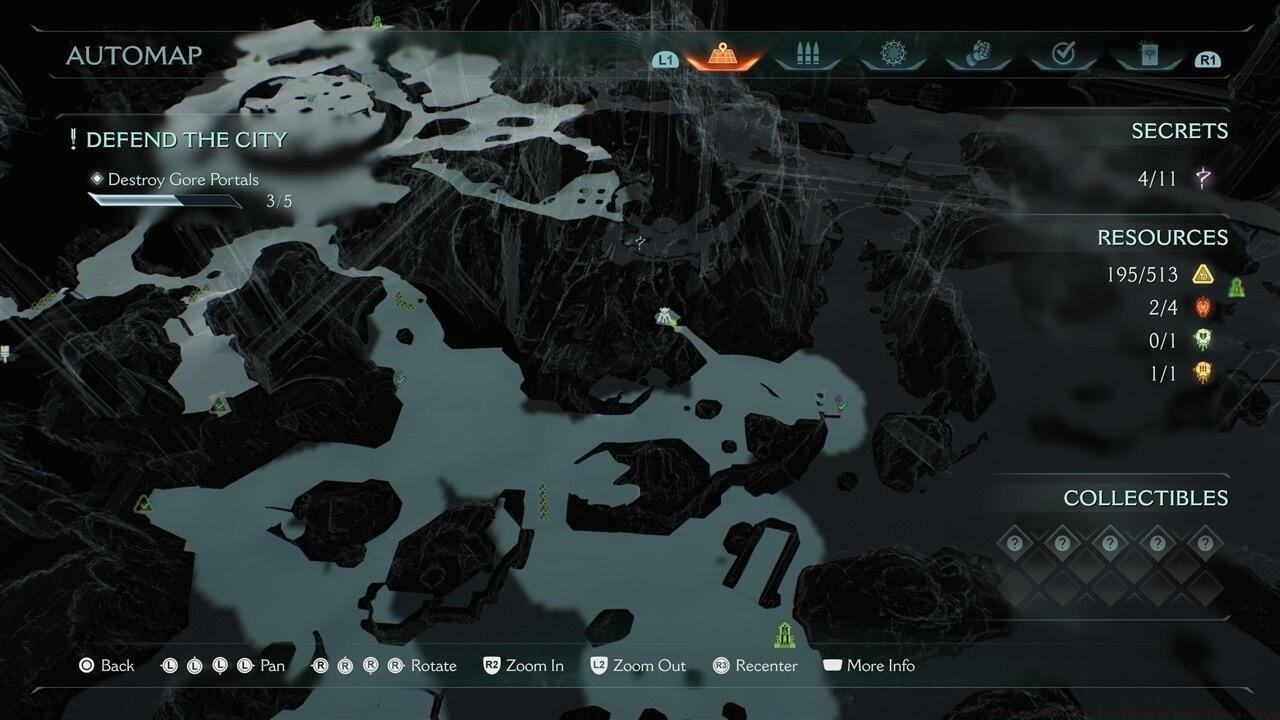Screen dimensions: 1280x720
Task: Select the Defend the City objective
Action: click(x=186, y=140)
